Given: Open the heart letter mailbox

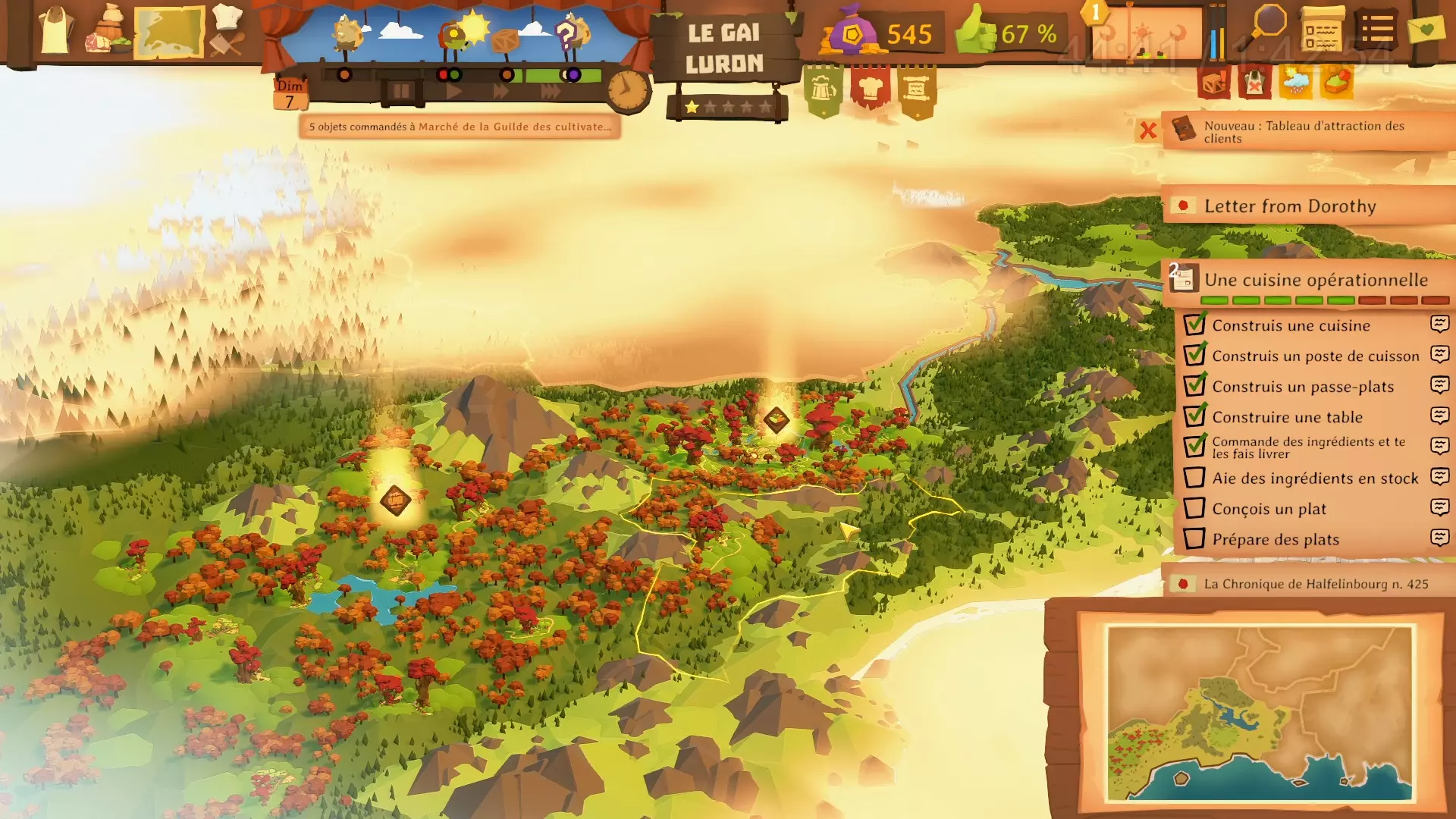Looking at the screenshot, I should (1426, 30).
